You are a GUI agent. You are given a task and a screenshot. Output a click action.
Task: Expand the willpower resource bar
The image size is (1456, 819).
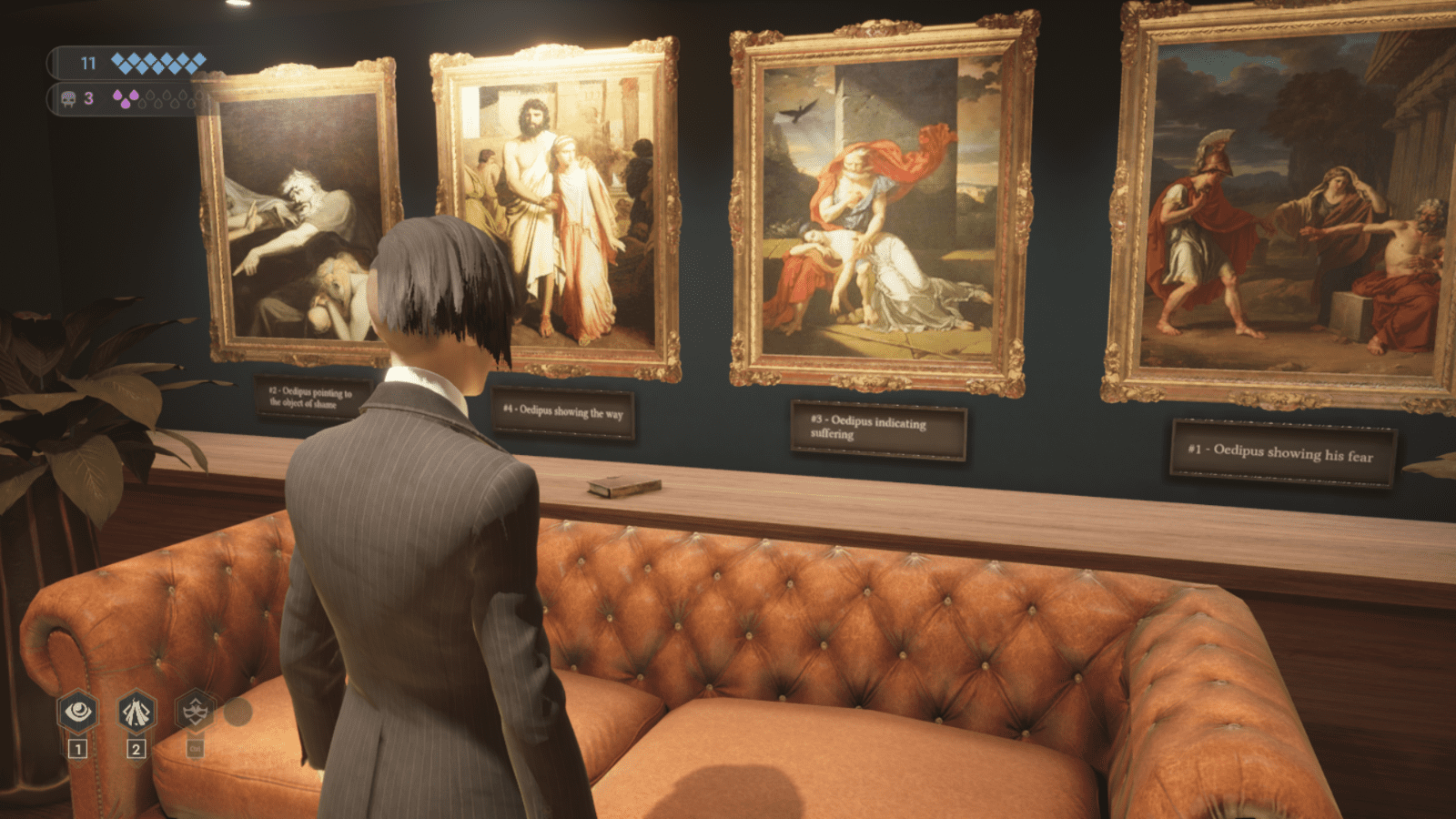(x=132, y=63)
